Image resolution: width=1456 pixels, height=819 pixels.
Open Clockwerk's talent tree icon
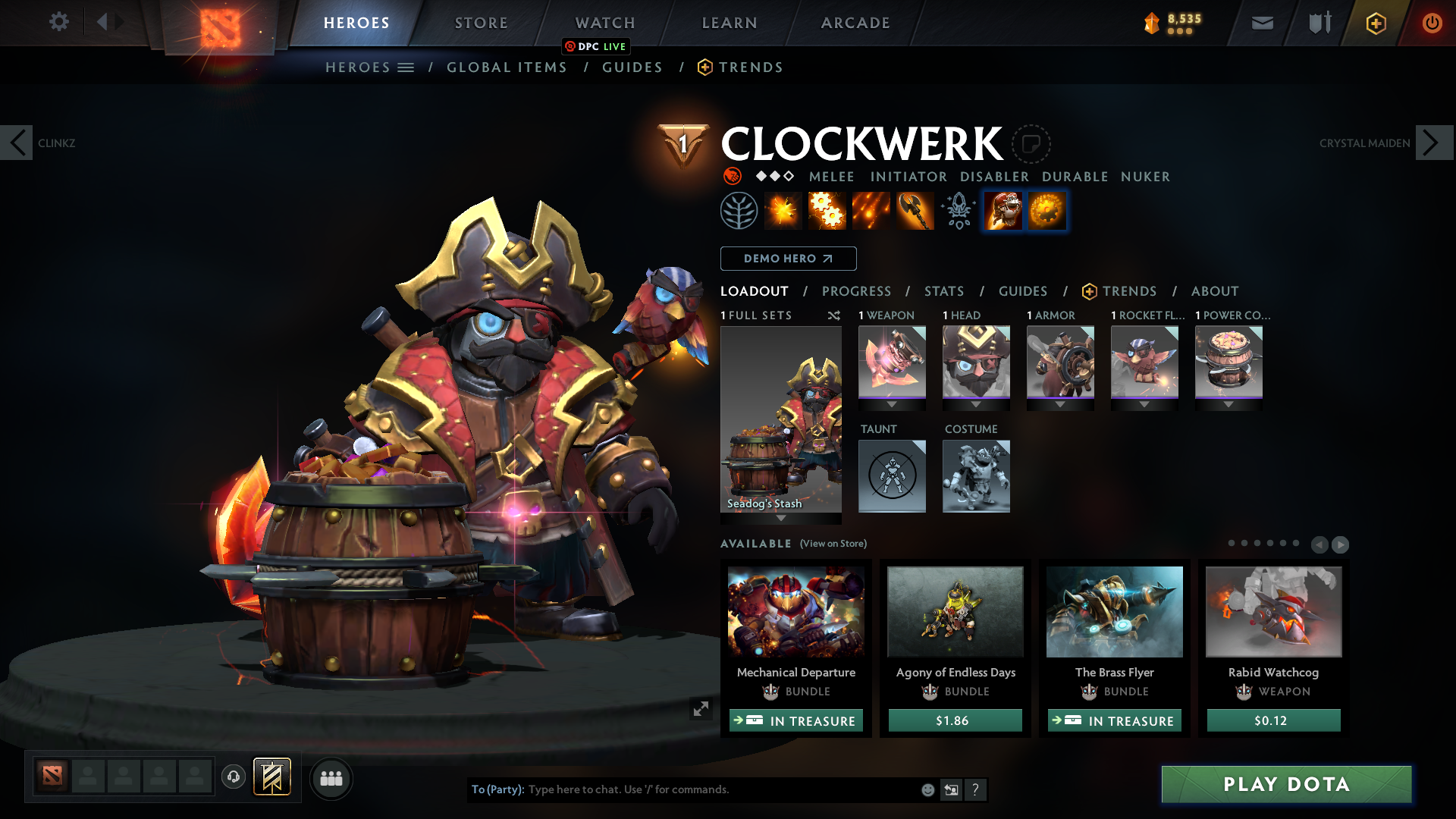coord(739,210)
